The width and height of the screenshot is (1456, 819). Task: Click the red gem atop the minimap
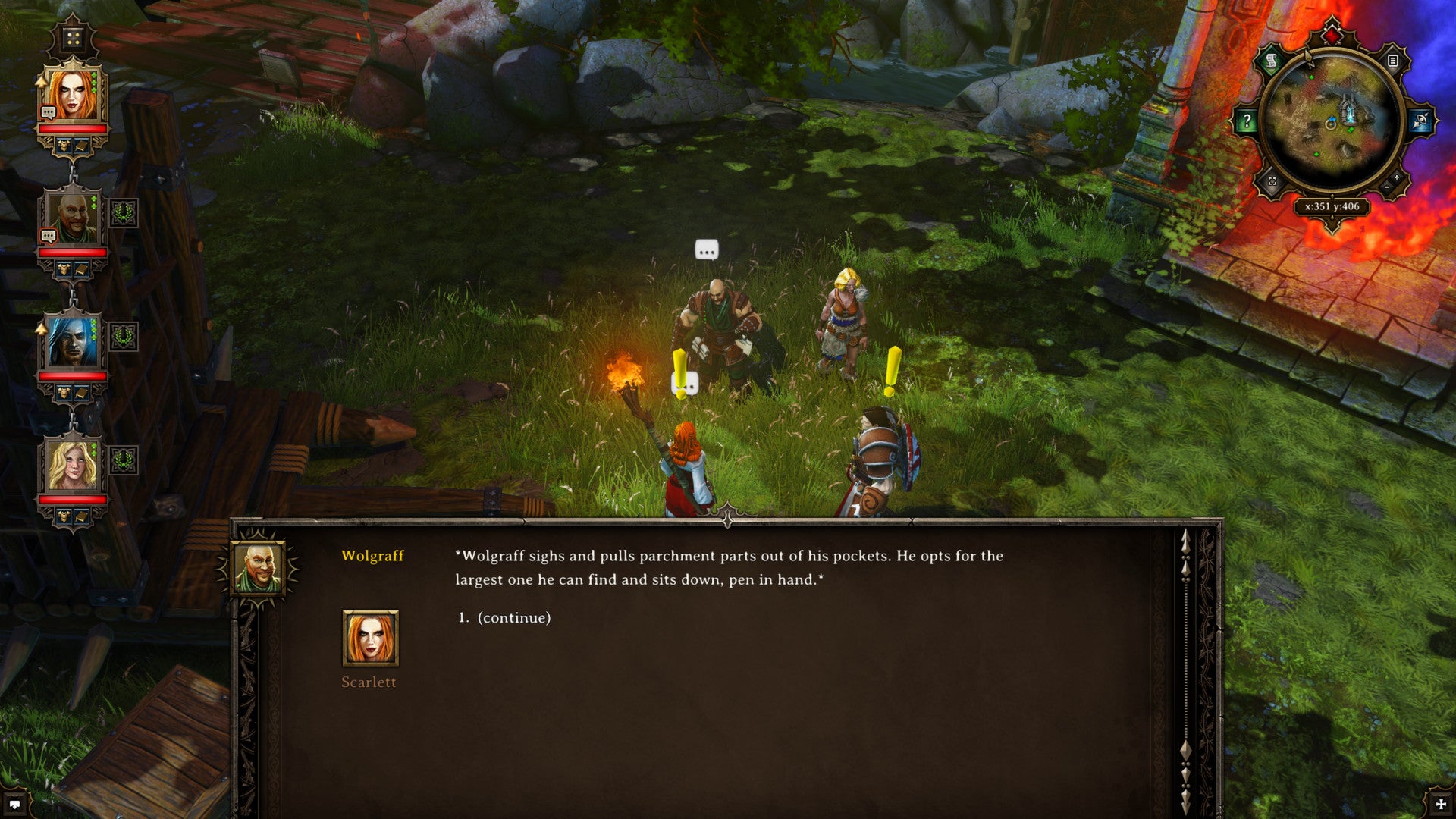pos(1332,34)
